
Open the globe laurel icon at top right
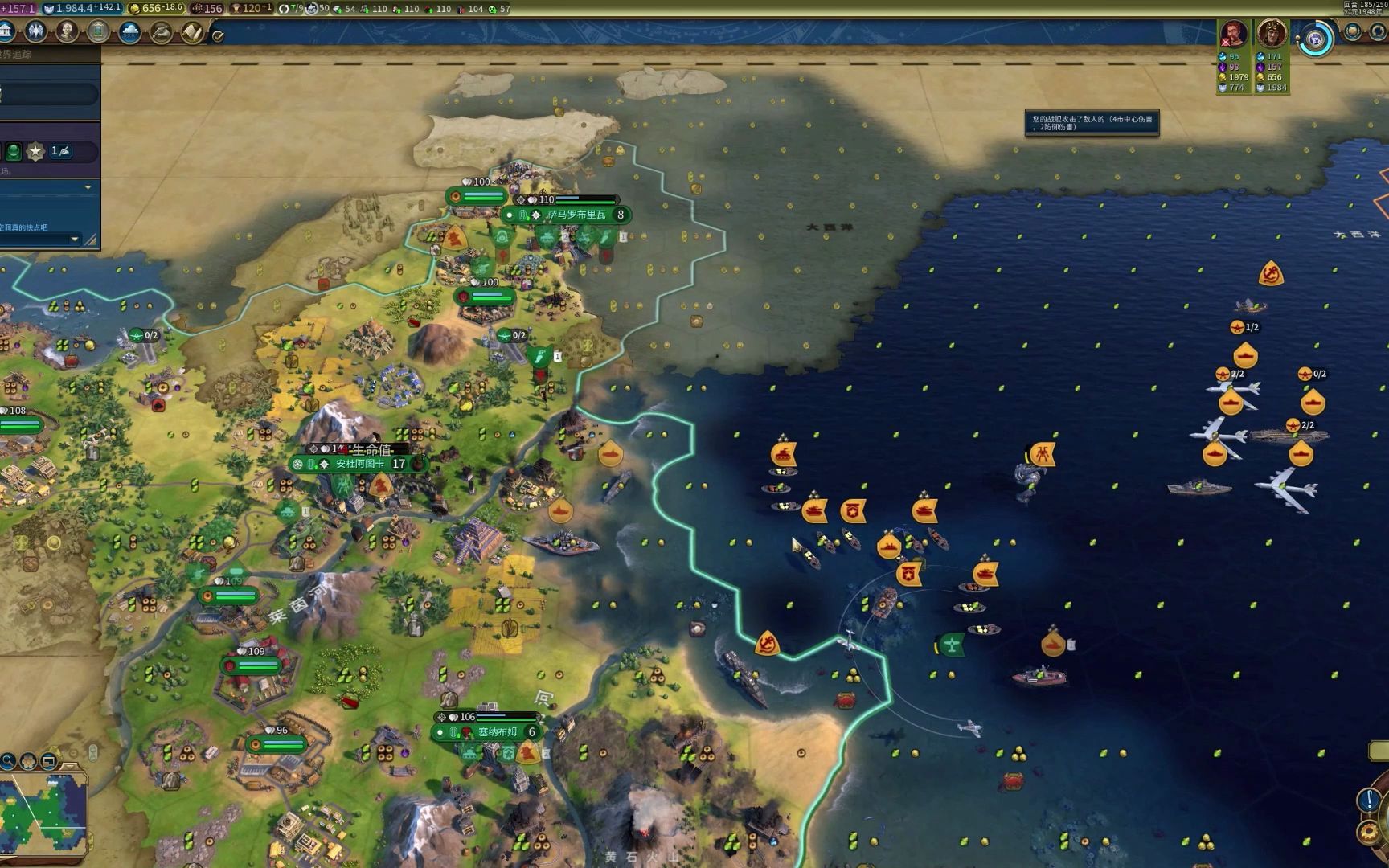tap(1353, 31)
